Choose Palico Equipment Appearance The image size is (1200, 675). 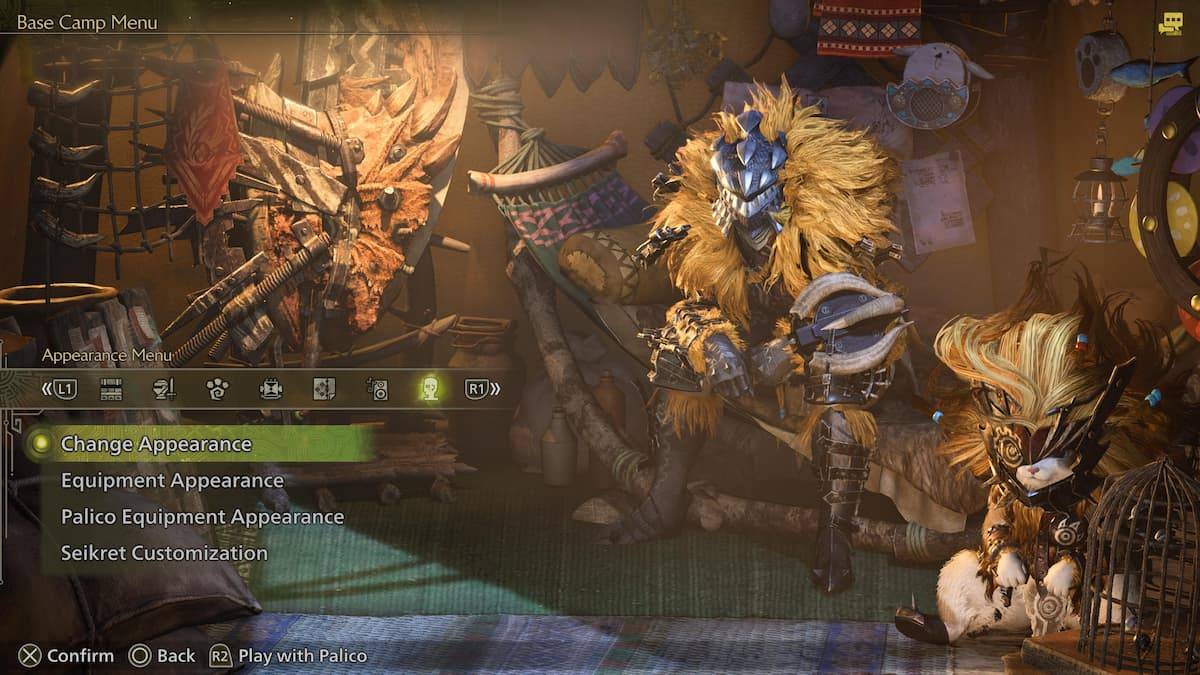(x=202, y=517)
